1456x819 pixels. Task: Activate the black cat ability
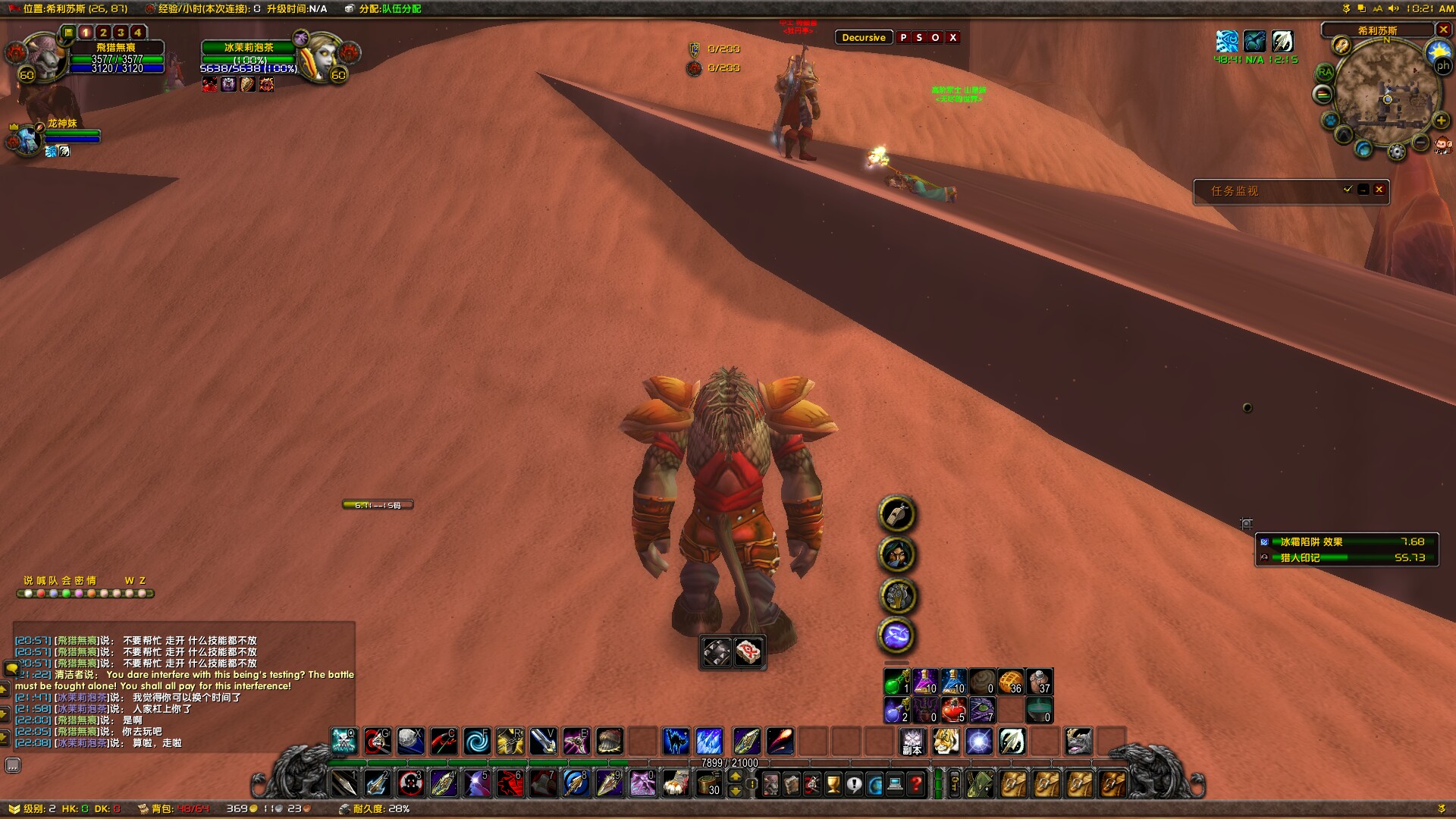(x=676, y=741)
